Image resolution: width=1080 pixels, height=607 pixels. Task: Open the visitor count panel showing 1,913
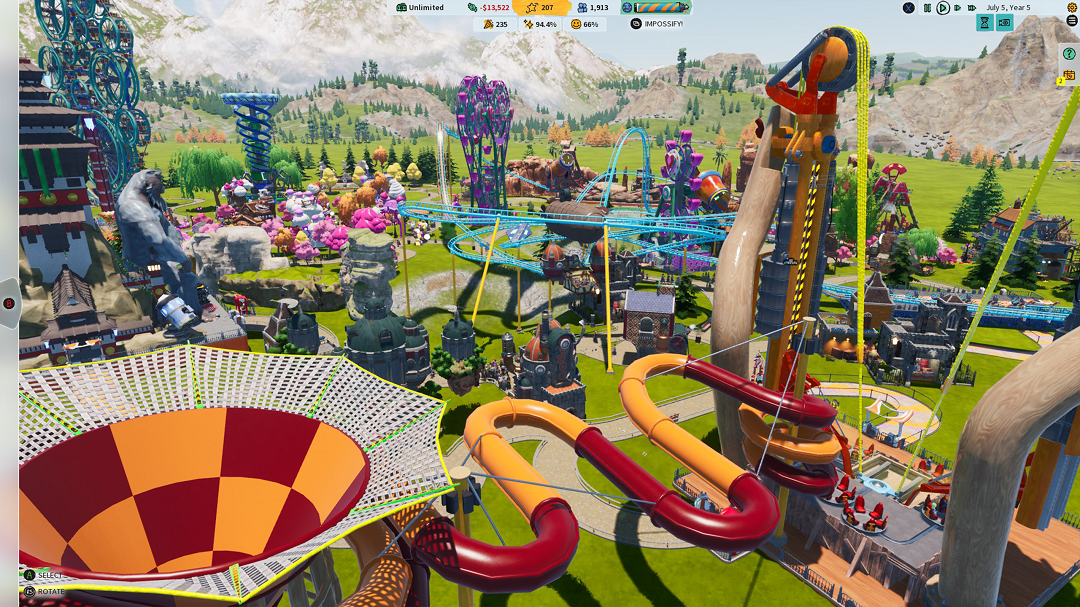coord(593,8)
